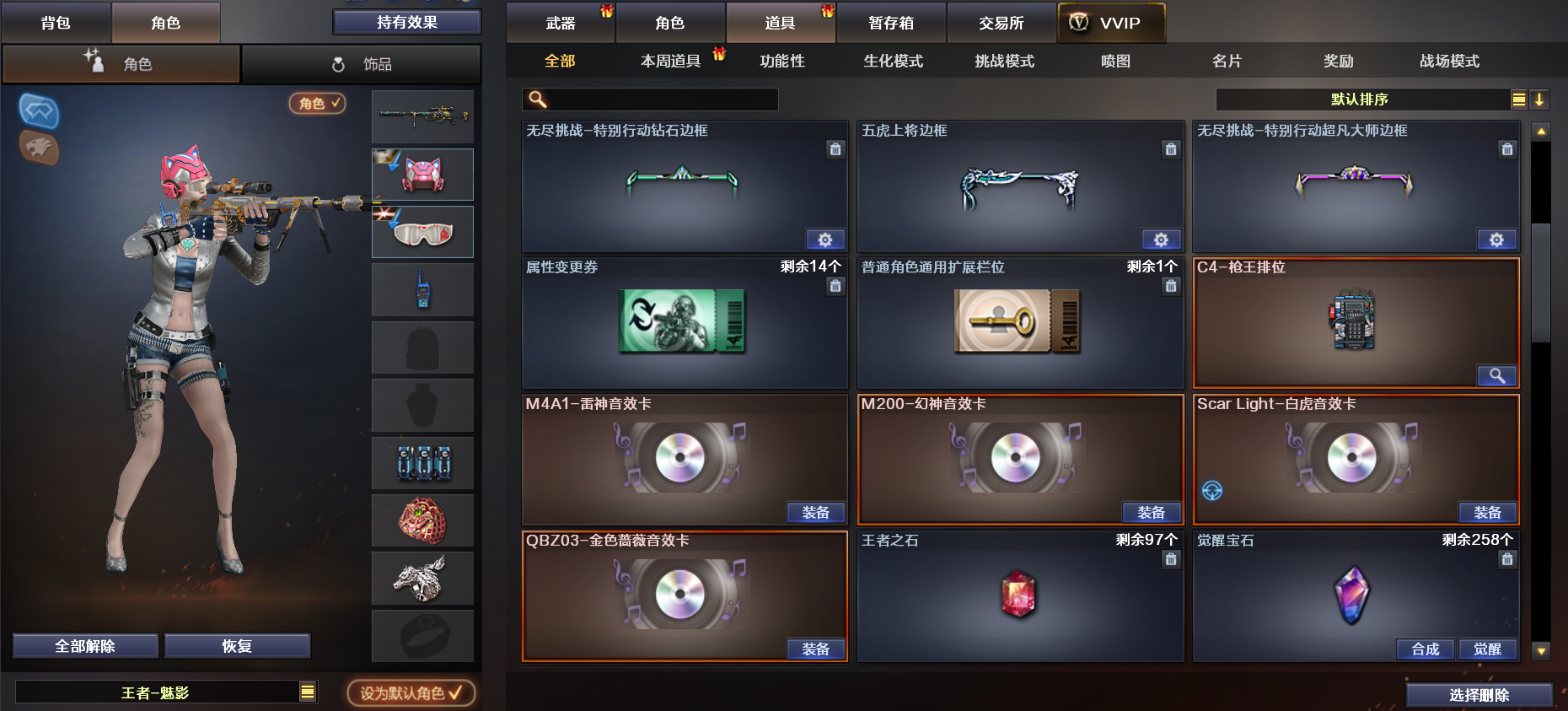
Task: Open the C4-枪王排位 magnifier preview icon
Action: [x=1497, y=376]
